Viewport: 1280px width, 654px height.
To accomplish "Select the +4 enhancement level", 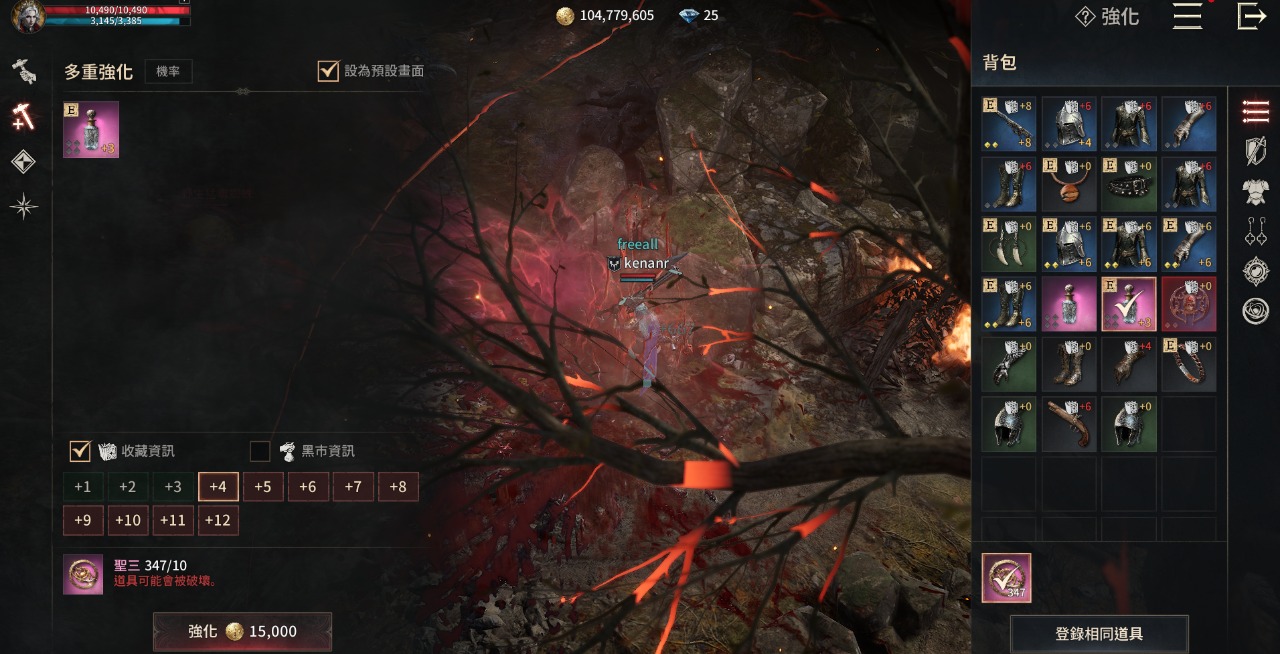I will coord(218,487).
